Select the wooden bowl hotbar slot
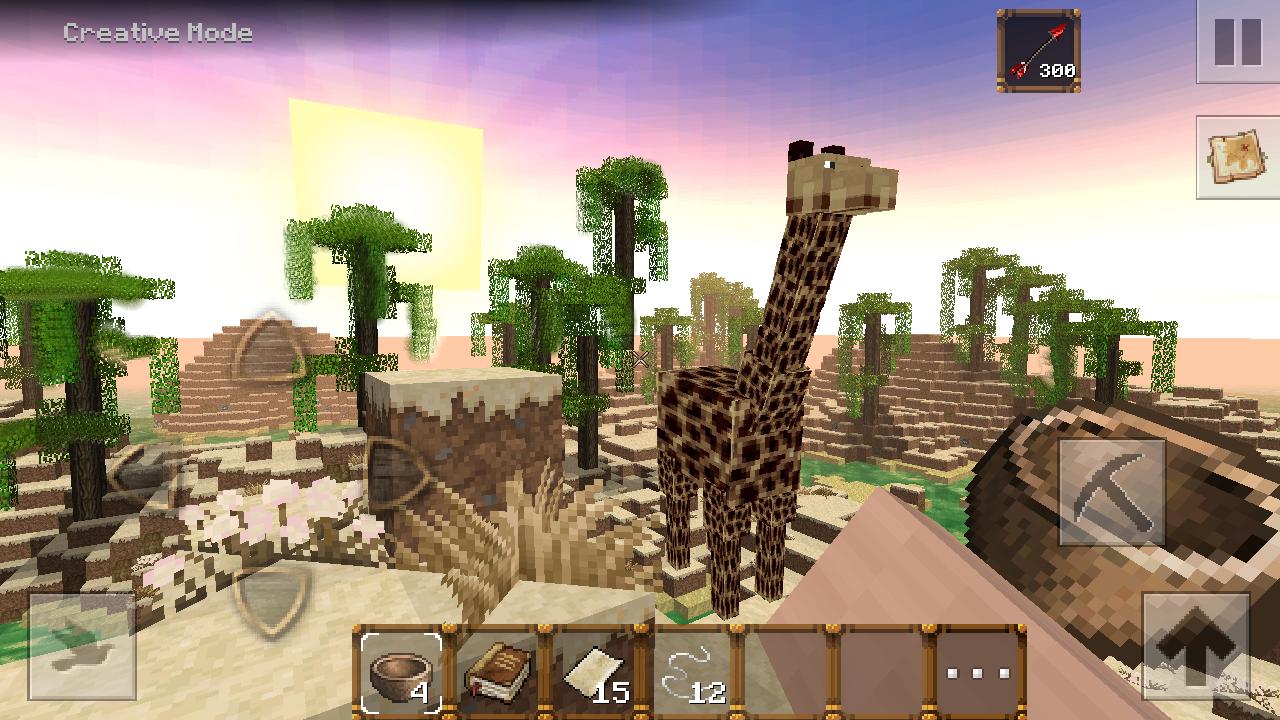Viewport: 1280px width, 720px height. [x=401, y=669]
